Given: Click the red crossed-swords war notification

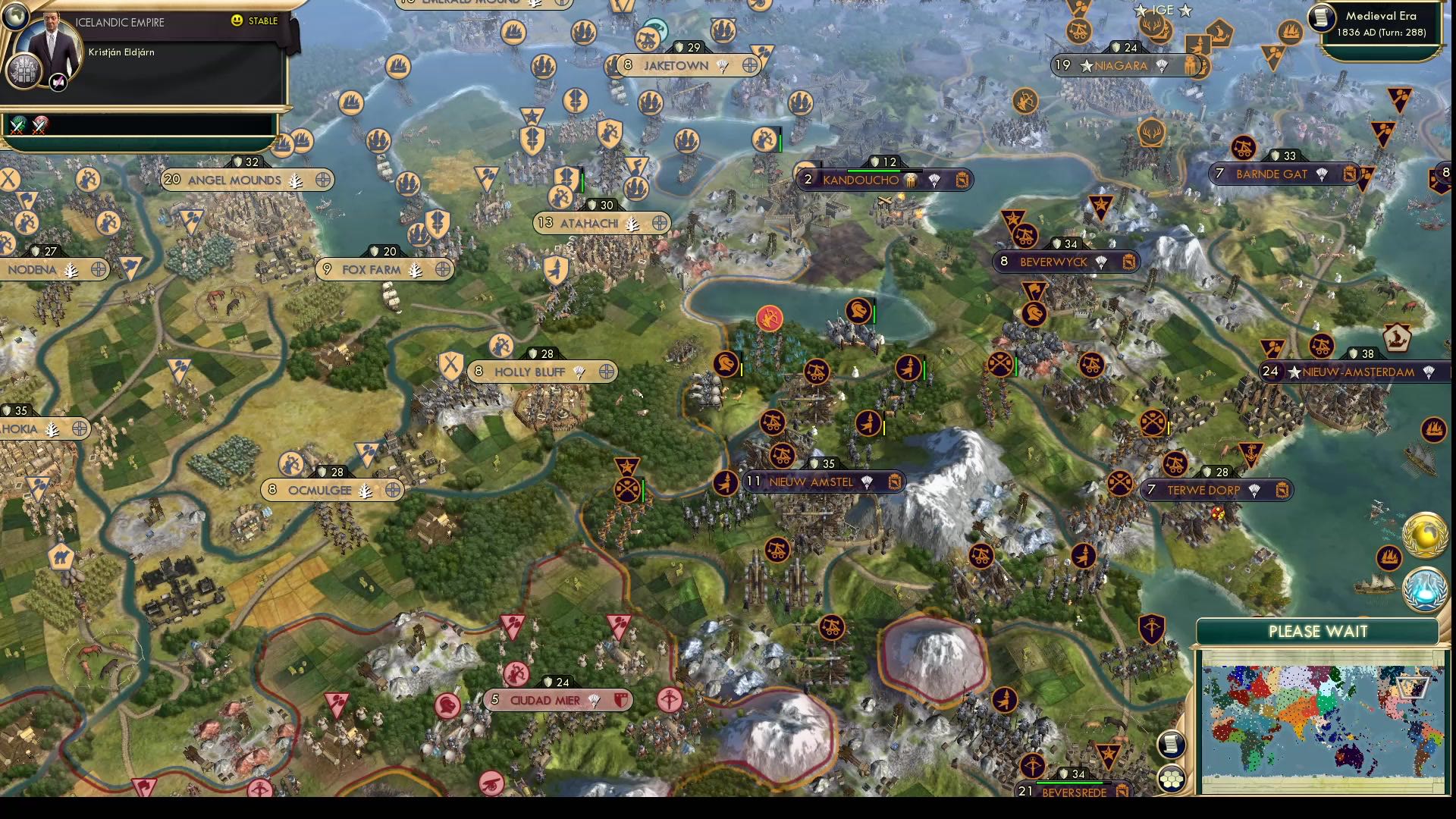Looking at the screenshot, I should click(x=39, y=124).
